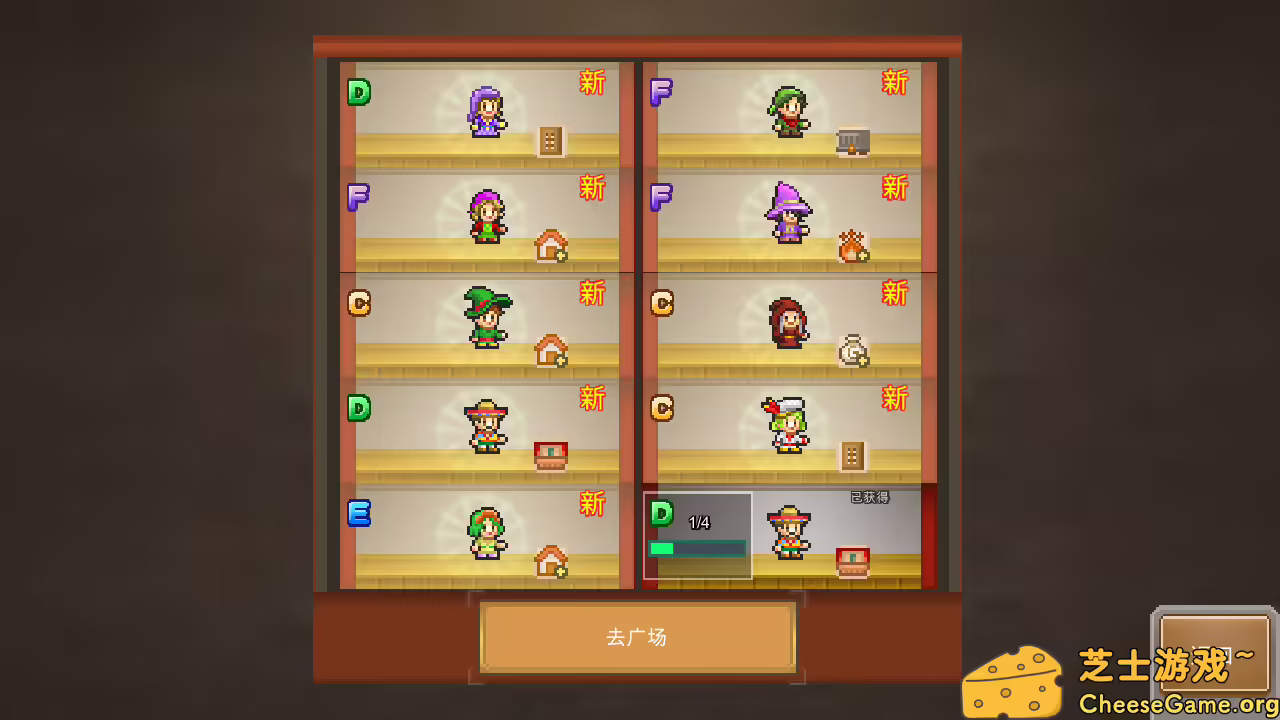Screen dimensions: 1280x720
Task: Click the 1/4 green progress bar
Action: pyautogui.click(x=697, y=548)
